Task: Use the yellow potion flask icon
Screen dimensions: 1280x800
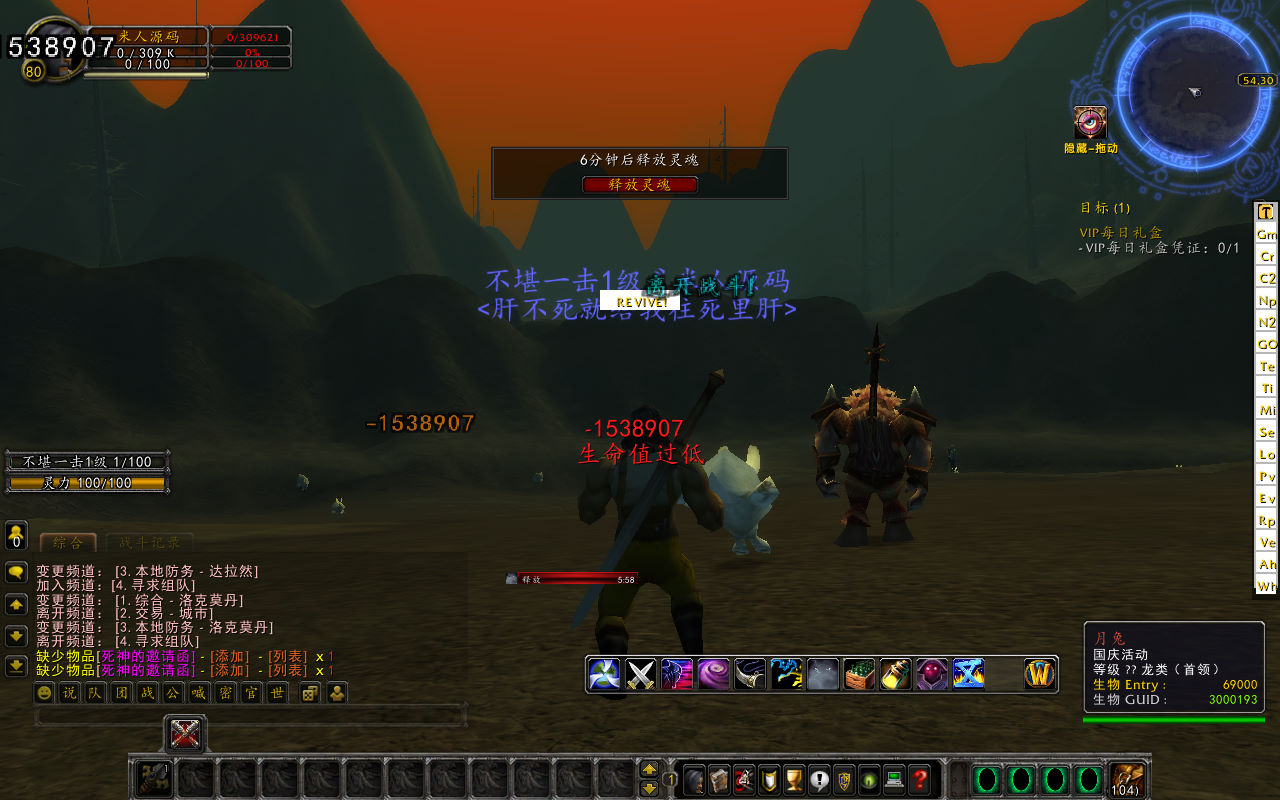Action: tap(895, 674)
